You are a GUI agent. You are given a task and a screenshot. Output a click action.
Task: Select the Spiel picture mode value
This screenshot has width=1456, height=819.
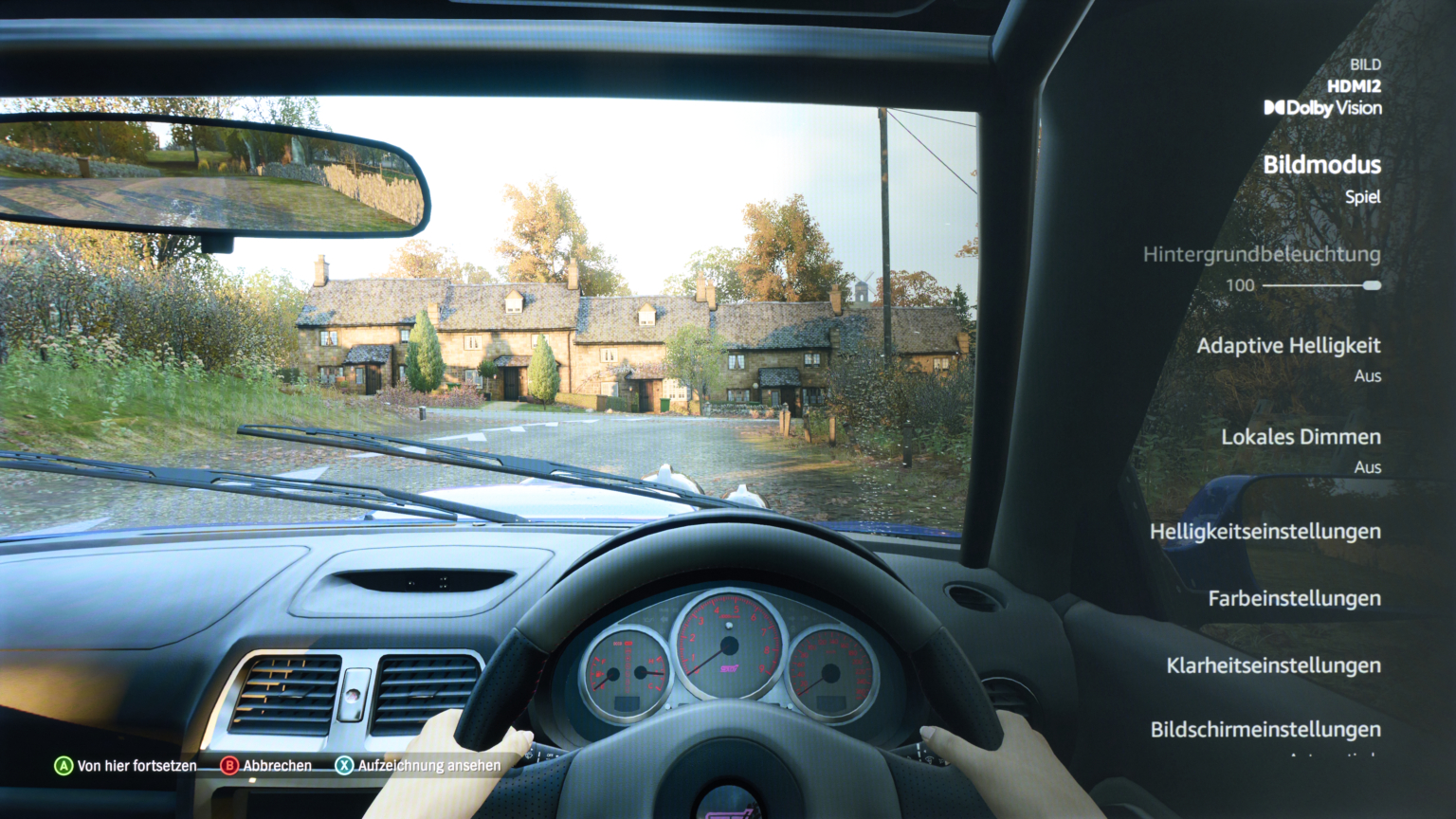(1365, 196)
